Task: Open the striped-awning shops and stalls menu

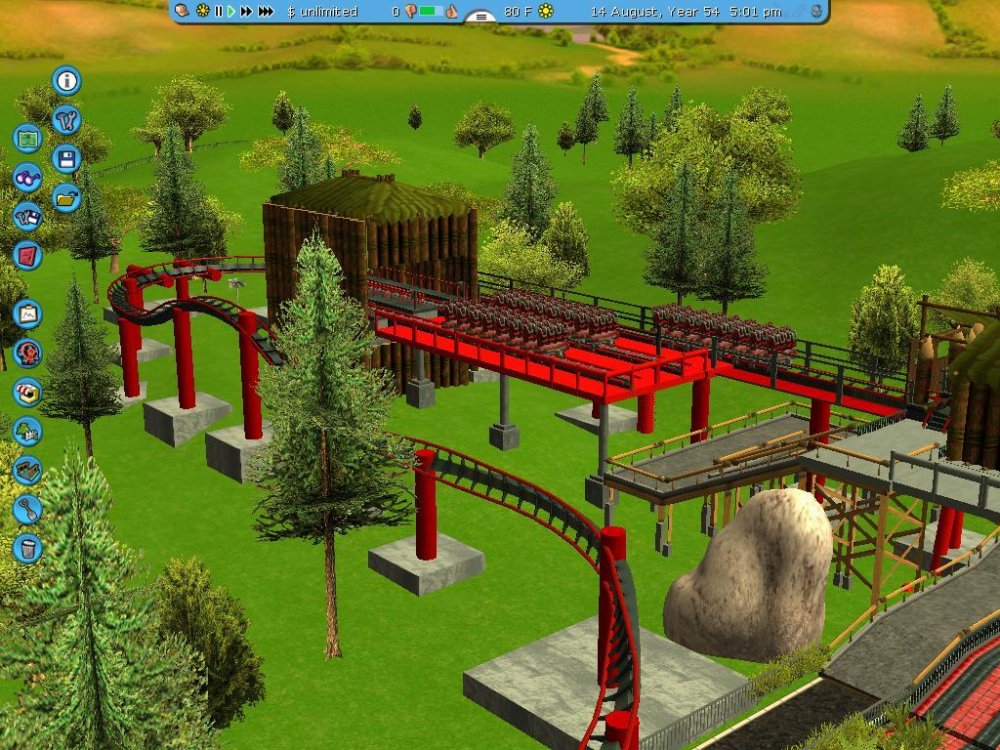Action: [x=27, y=392]
